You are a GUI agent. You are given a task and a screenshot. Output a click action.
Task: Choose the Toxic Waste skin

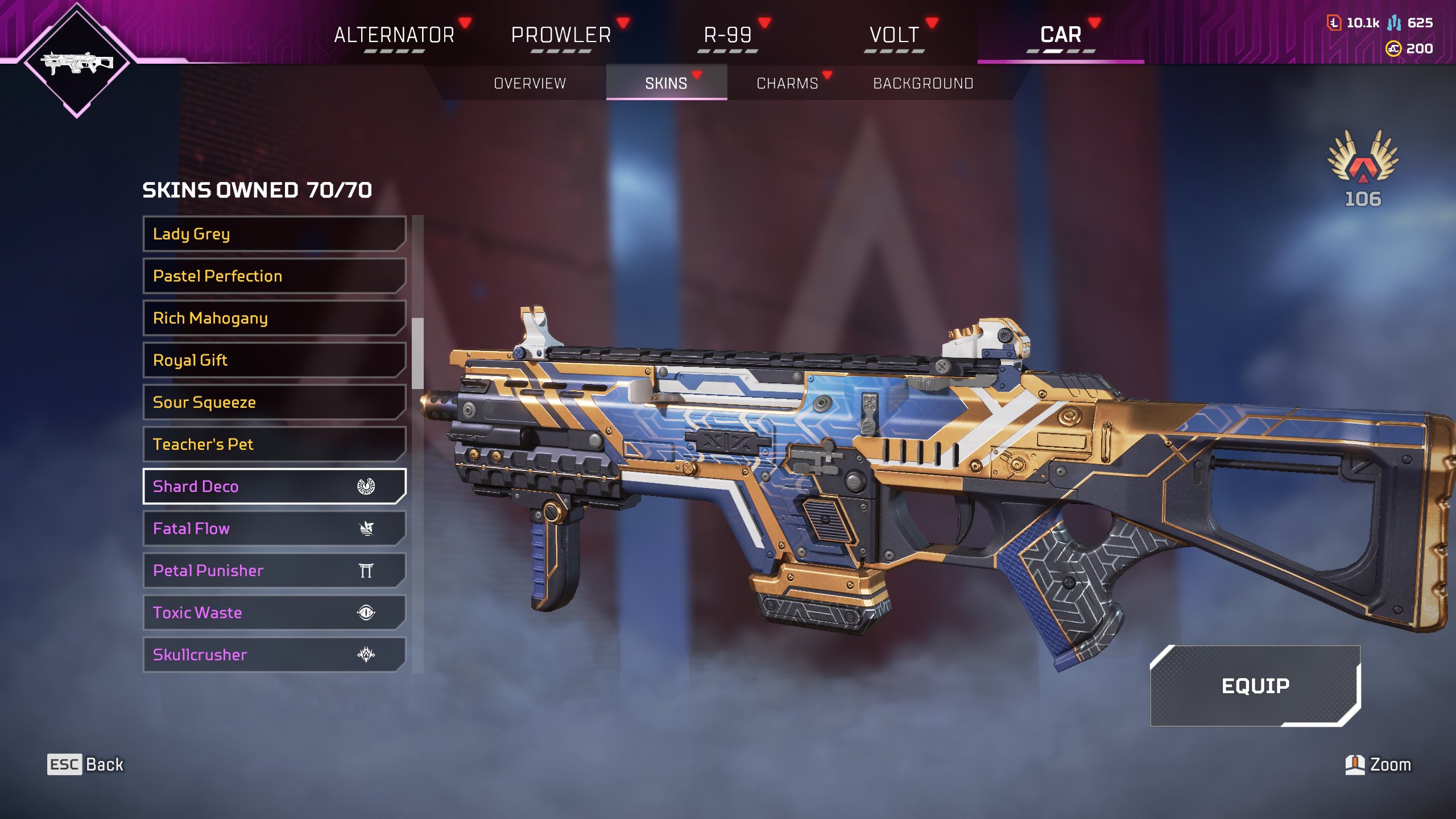(274, 613)
